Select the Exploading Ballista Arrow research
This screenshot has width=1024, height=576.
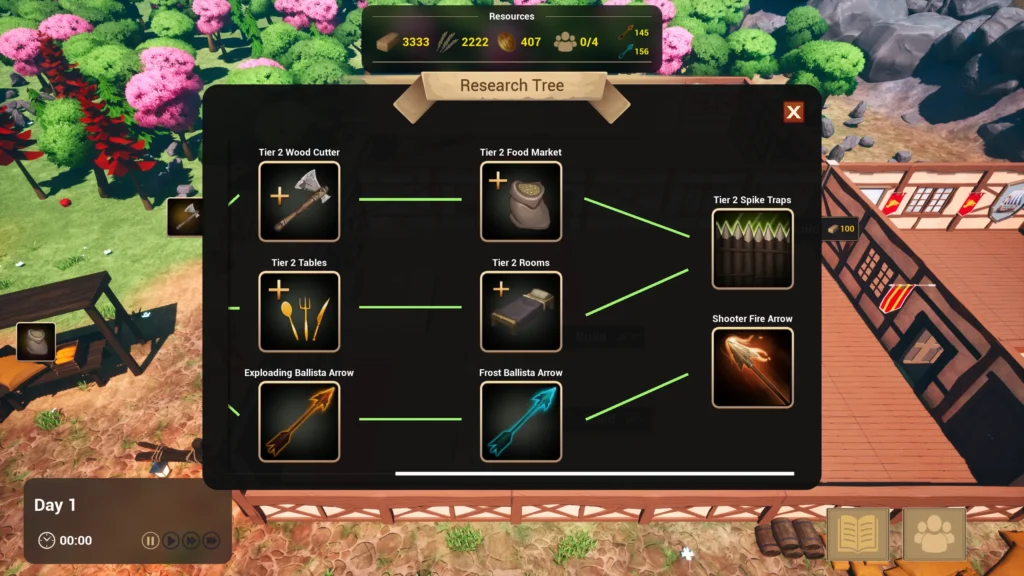tap(299, 422)
